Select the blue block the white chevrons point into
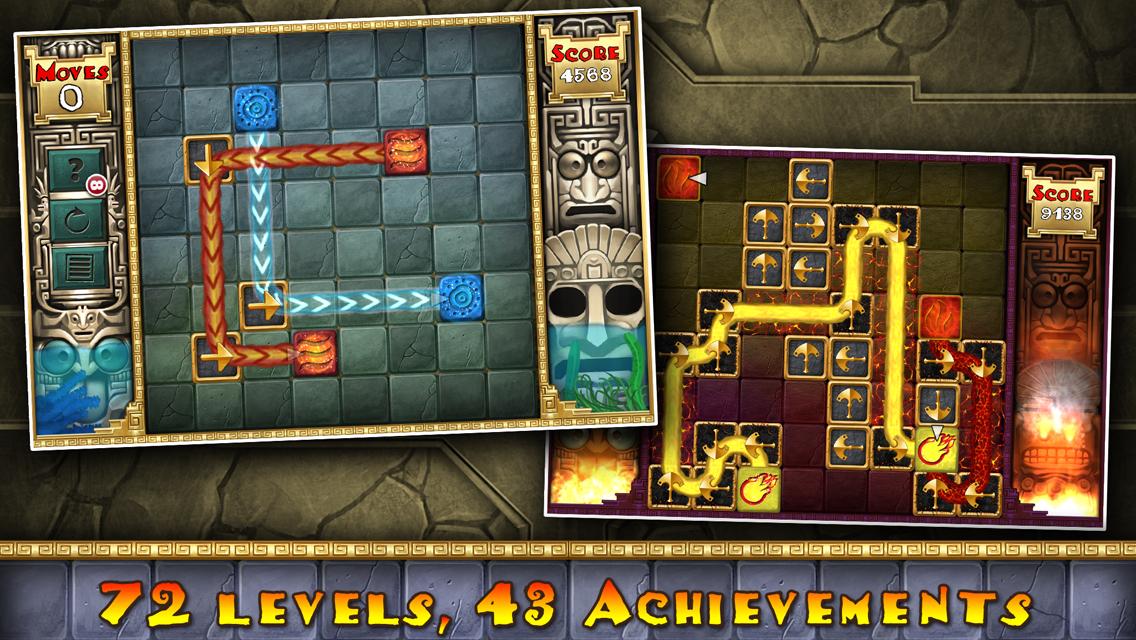This screenshot has width=1136, height=640. [462, 298]
